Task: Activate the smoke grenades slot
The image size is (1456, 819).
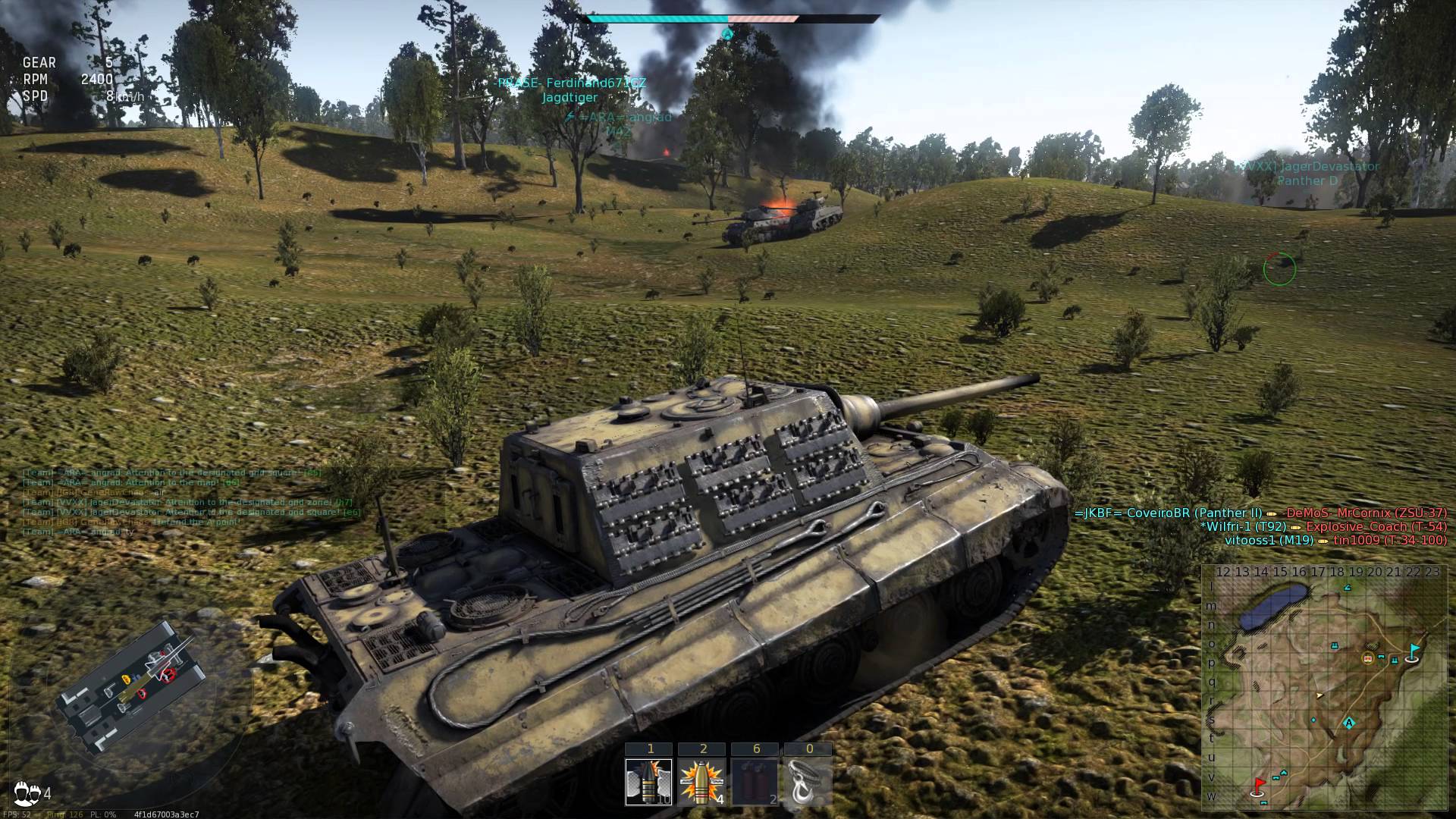Action: pyautogui.click(x=755, y=782)
